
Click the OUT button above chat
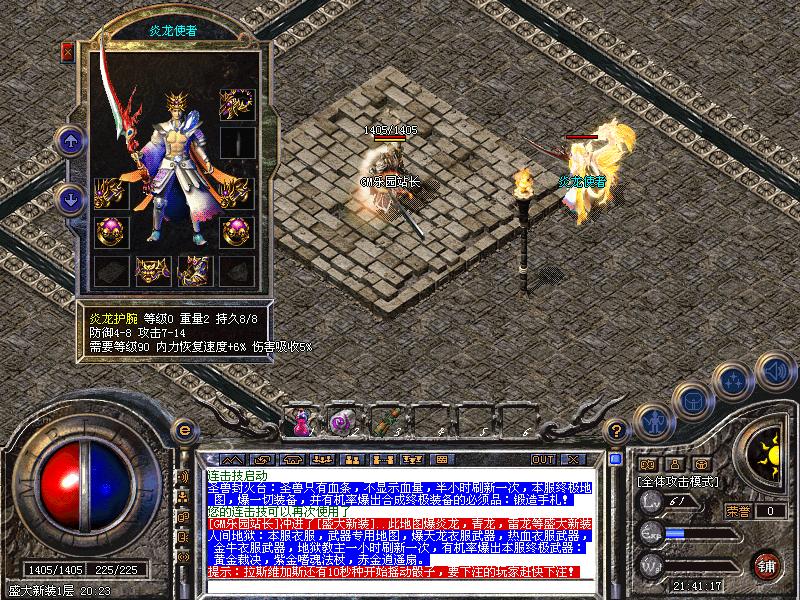543,459
